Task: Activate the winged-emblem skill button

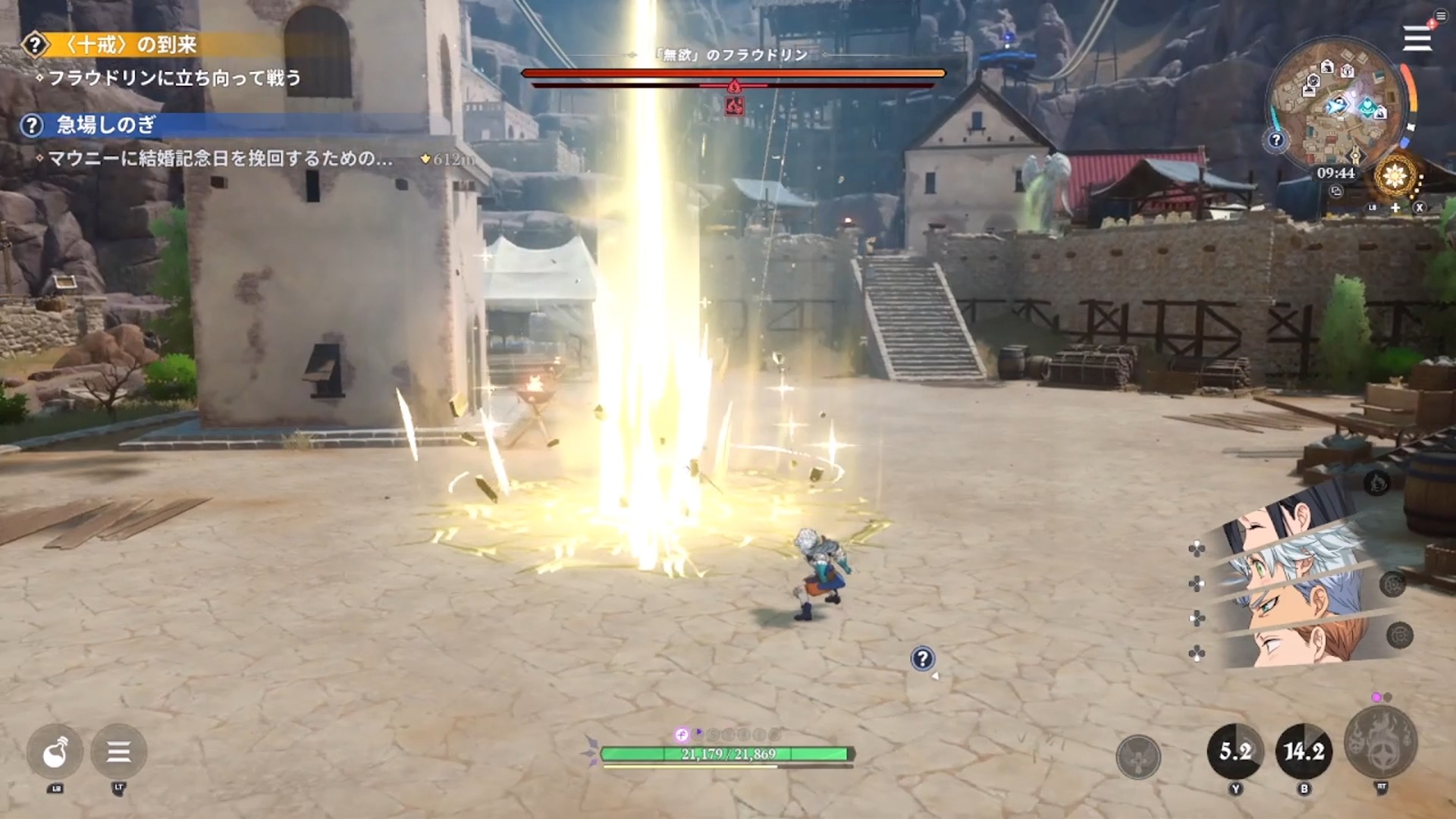Action: tap(1138, 756)
